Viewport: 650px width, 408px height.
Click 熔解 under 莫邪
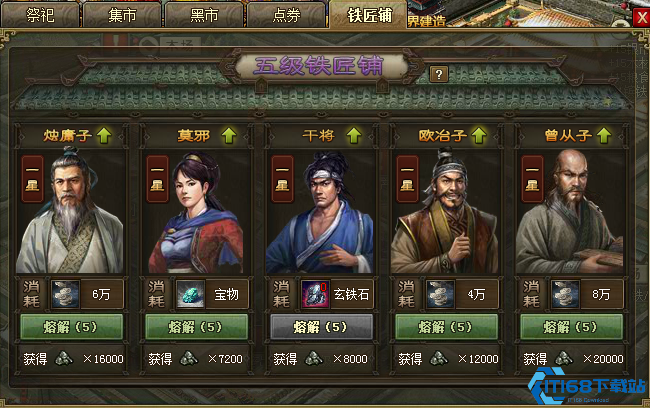pyautogui.click(x=196, y=326)
